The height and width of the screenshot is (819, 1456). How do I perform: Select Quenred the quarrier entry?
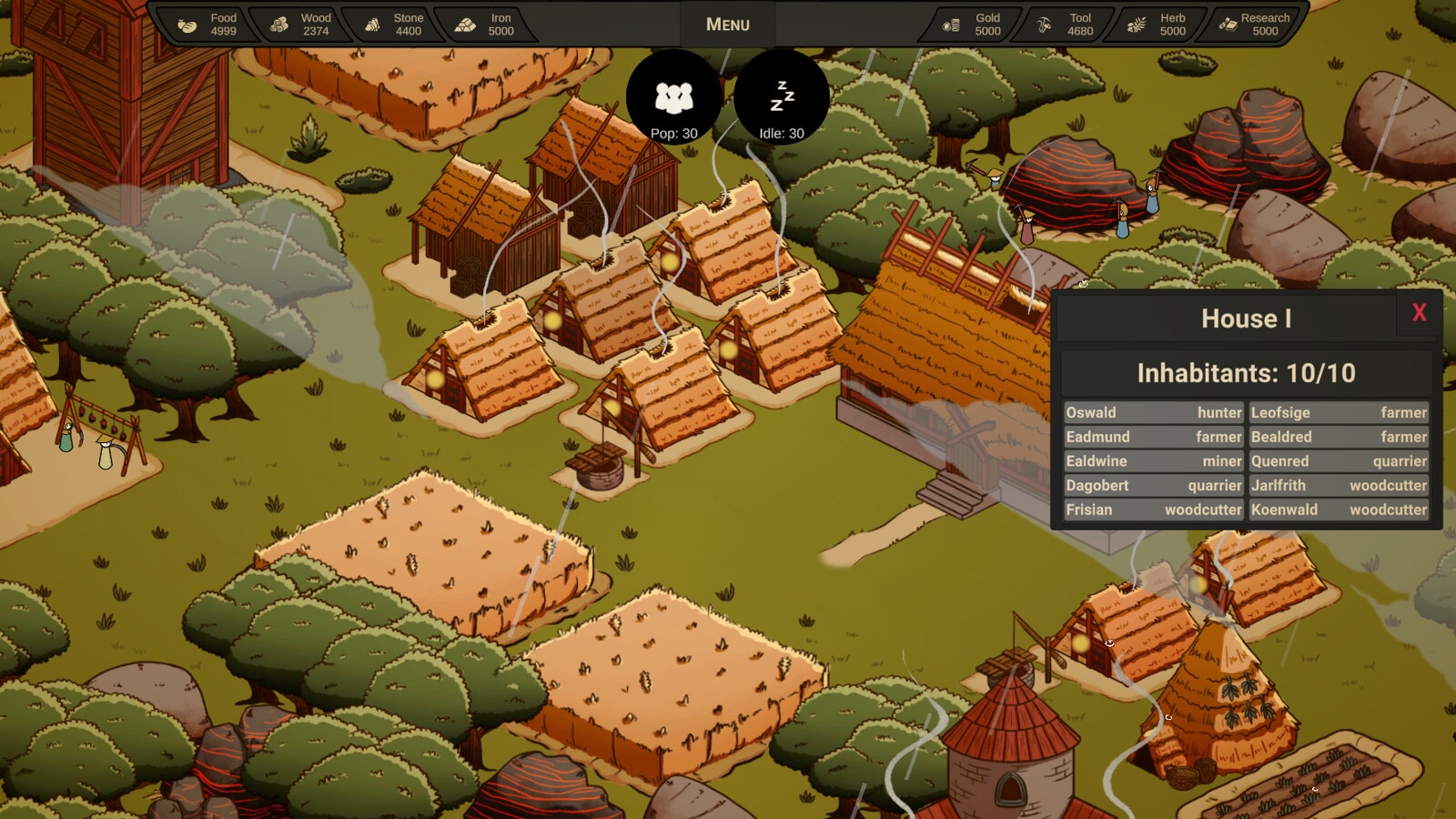[x=1340, y=461]
